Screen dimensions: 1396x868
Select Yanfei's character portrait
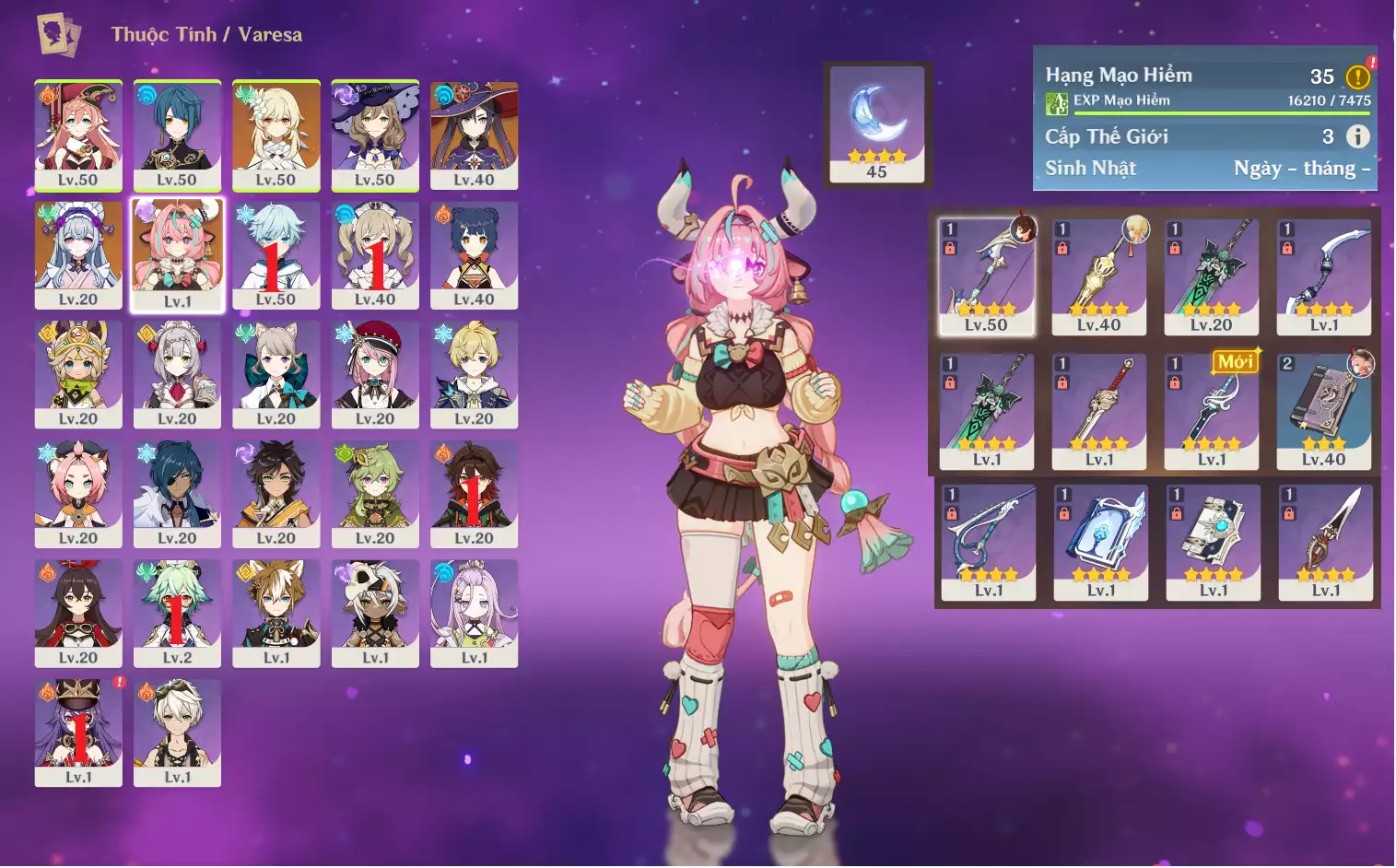pos(78,135)
